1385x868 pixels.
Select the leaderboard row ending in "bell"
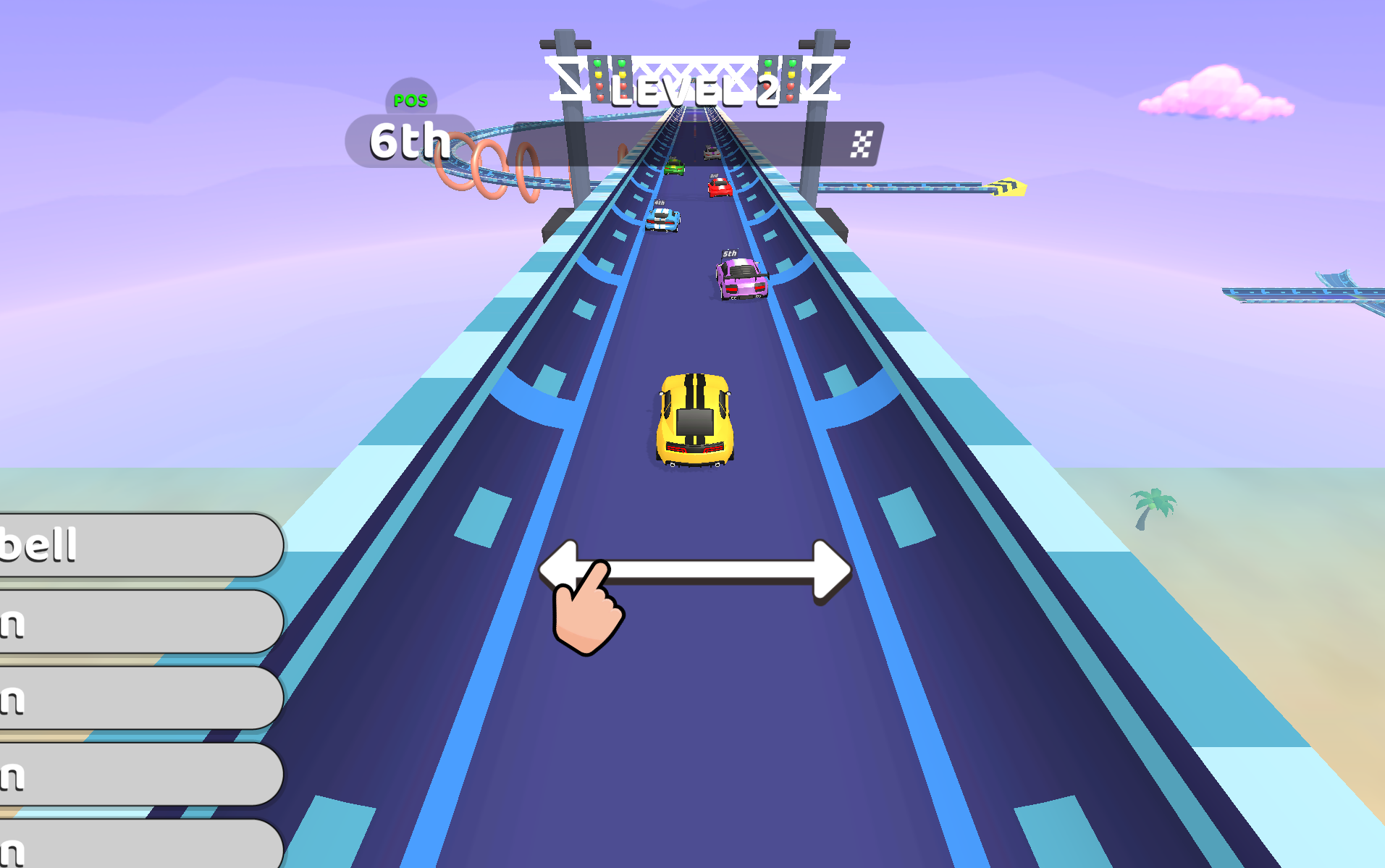pos(138,545)
